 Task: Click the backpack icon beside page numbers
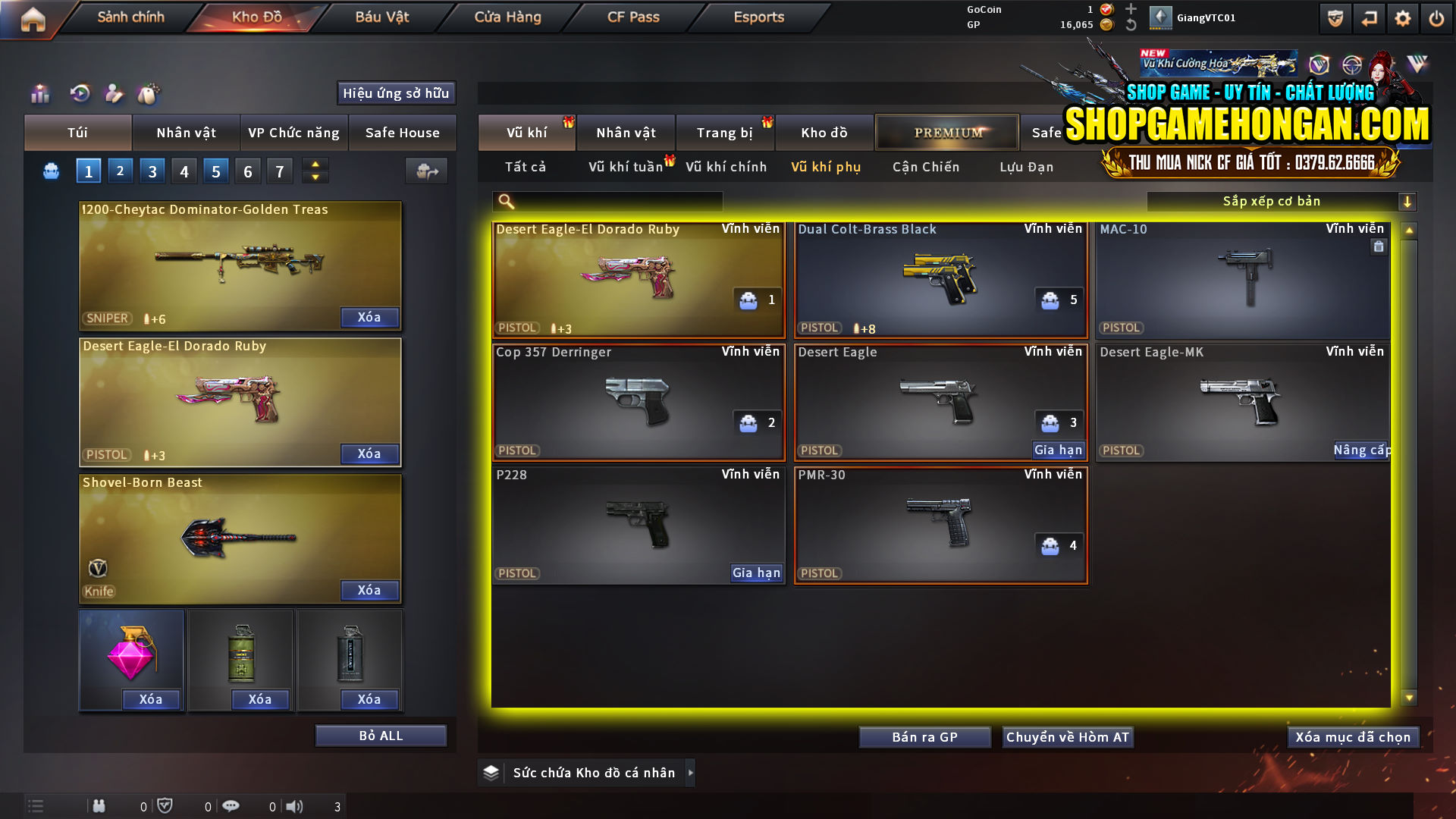point(51,171)
